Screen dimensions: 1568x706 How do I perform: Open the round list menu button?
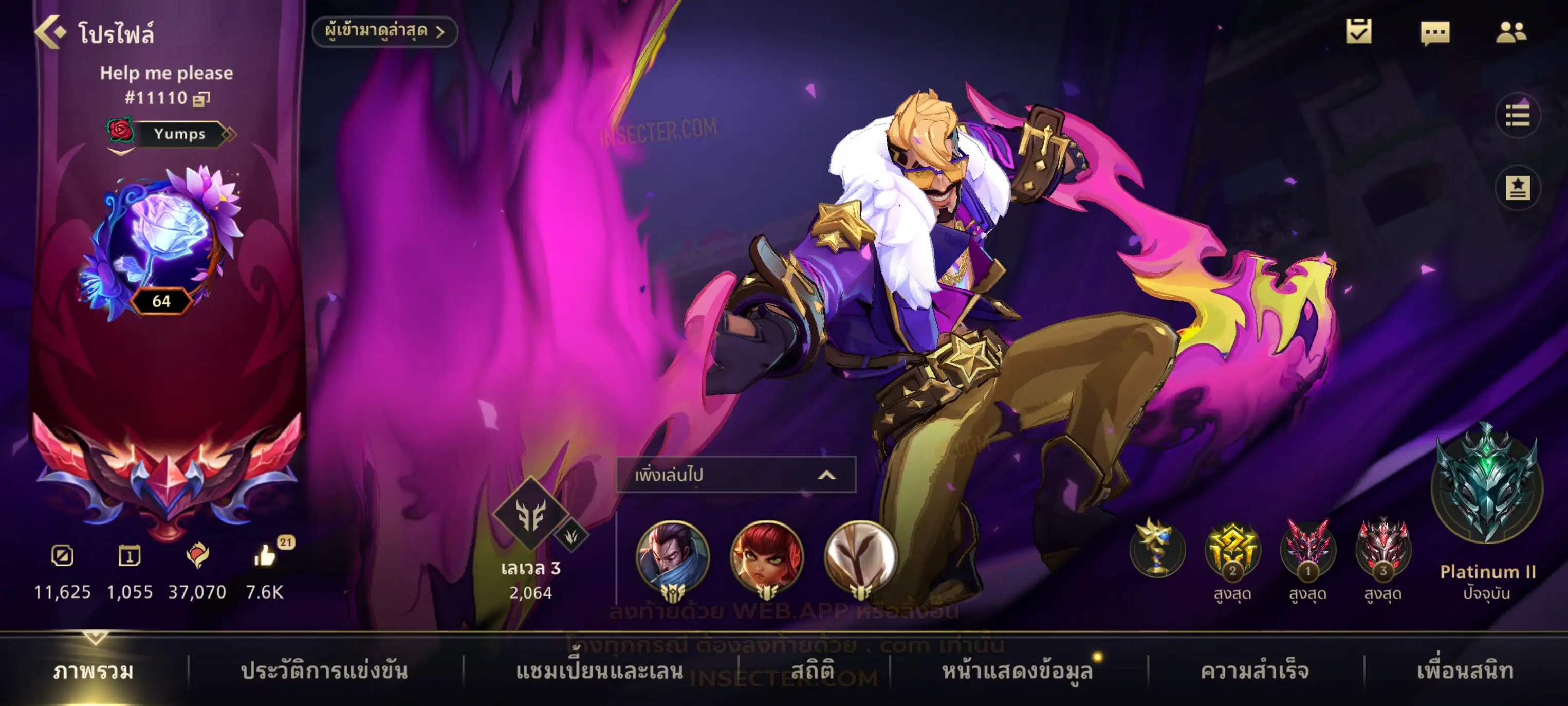pyautogui.click(x=1517, y=115)
